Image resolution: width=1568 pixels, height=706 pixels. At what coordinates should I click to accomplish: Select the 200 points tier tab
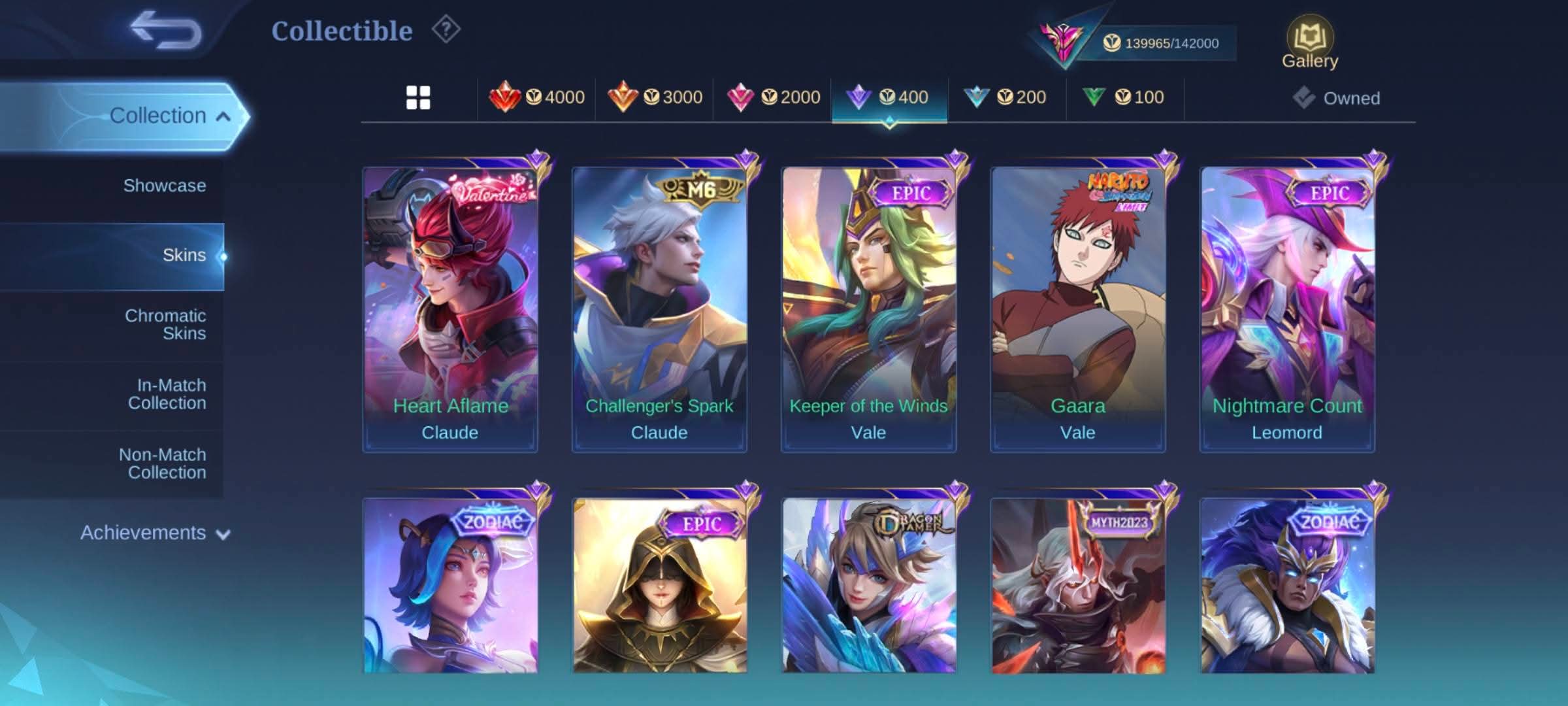point(1006,98)
